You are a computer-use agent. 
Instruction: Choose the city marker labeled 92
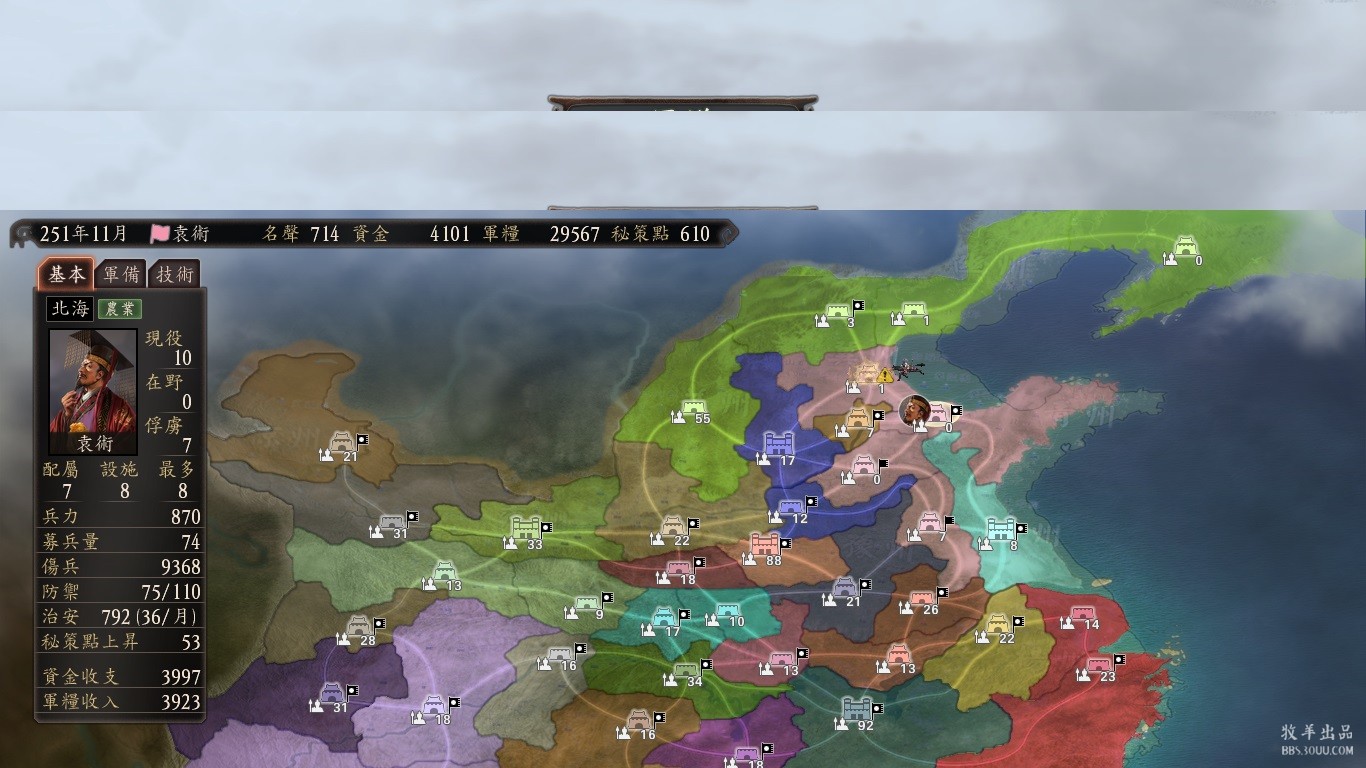857,710
